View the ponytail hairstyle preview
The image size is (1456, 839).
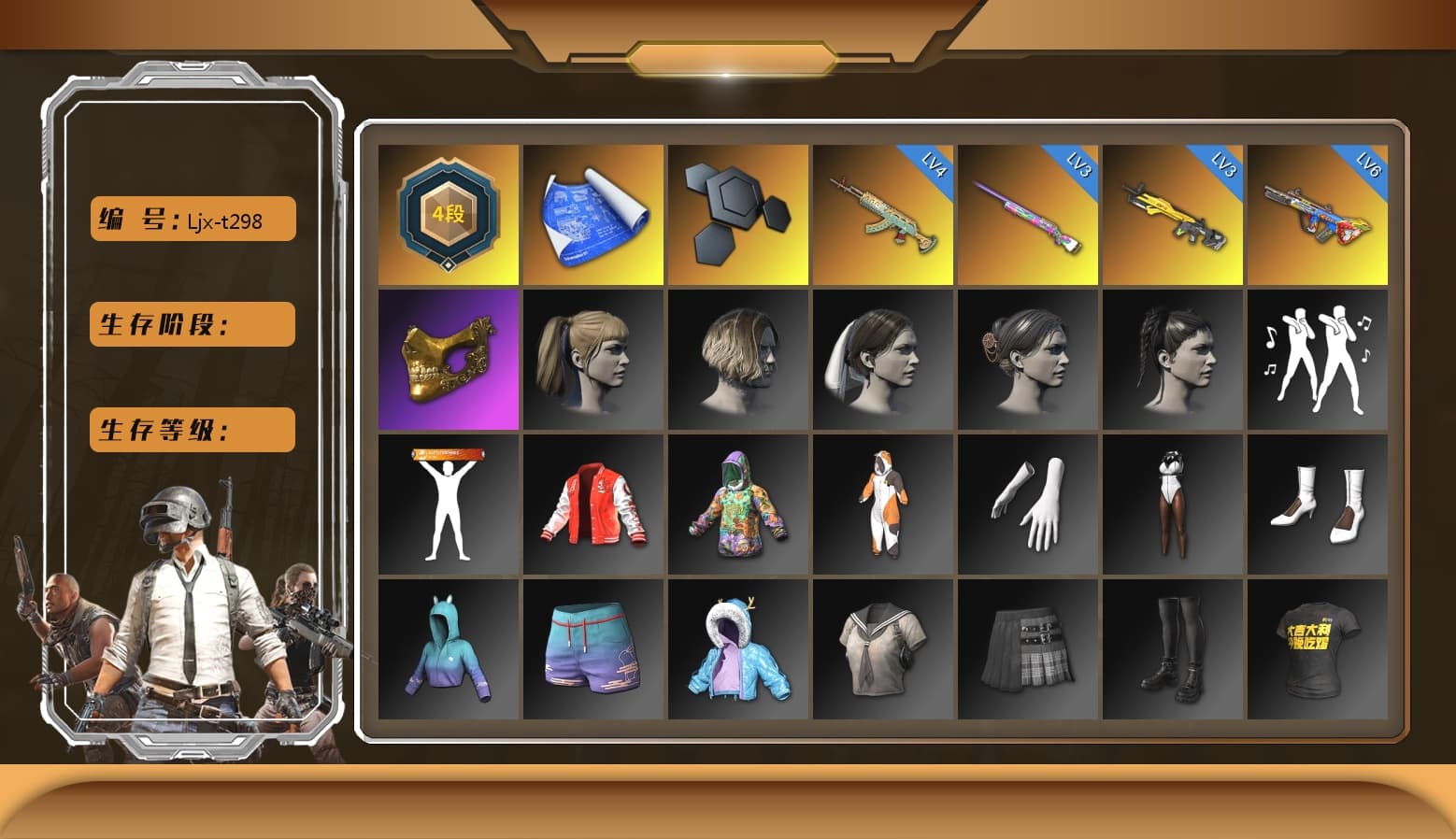(x=592, y=360)
